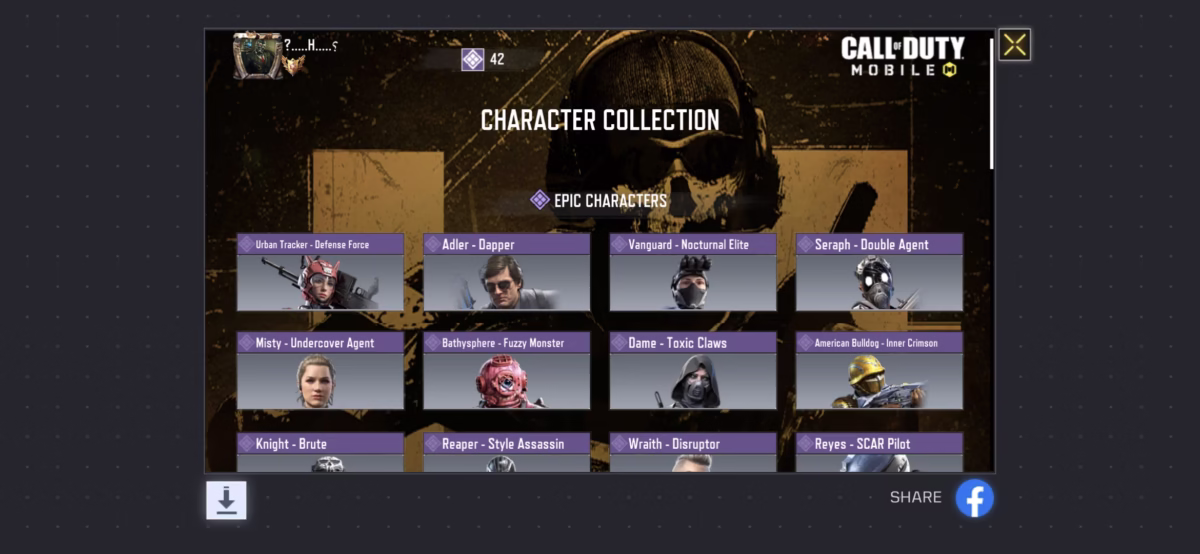
Task: Share the collection on Facebook
Action: pos(974,498)
